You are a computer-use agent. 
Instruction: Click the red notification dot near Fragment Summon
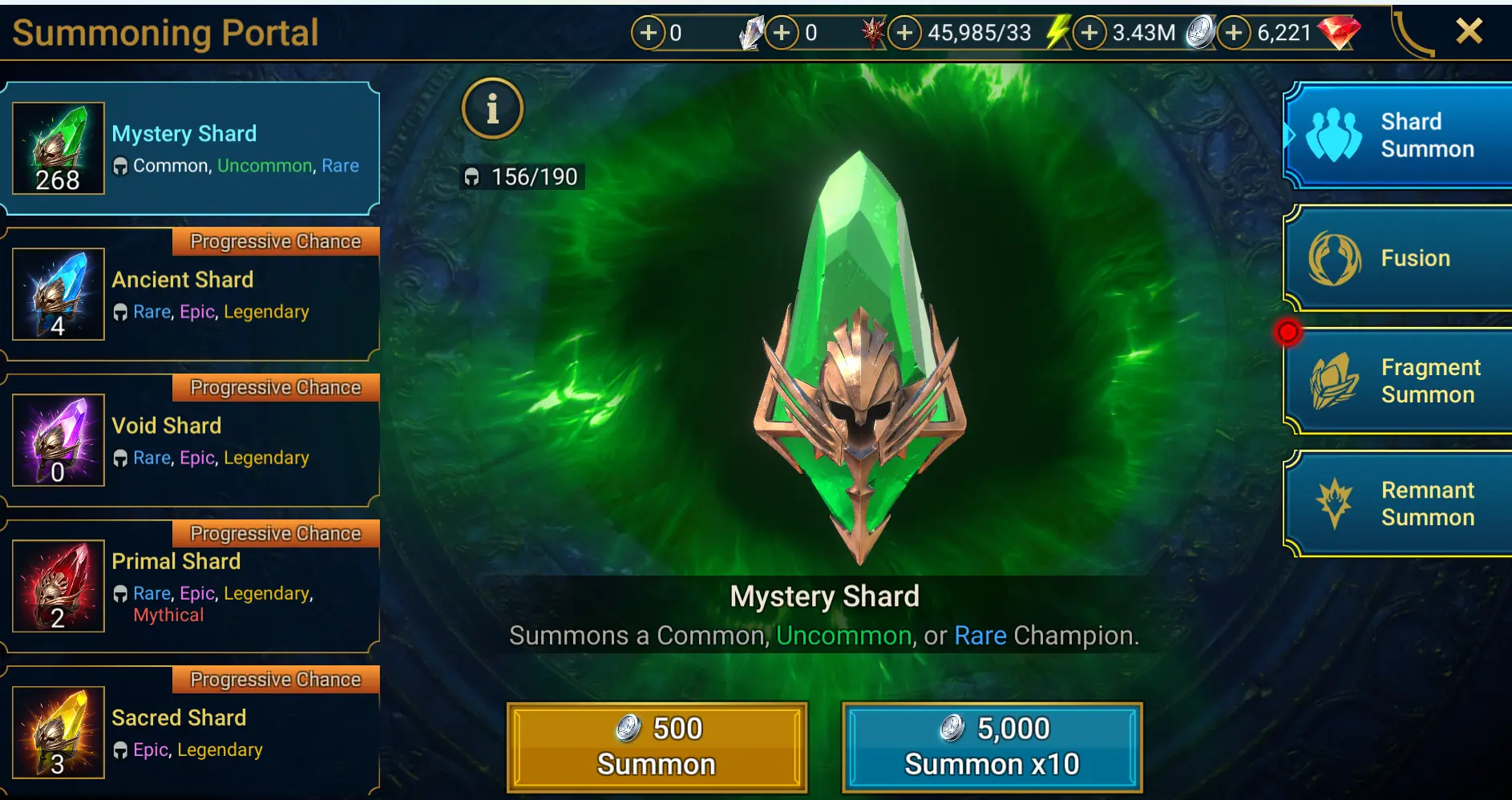[1289, 333]
